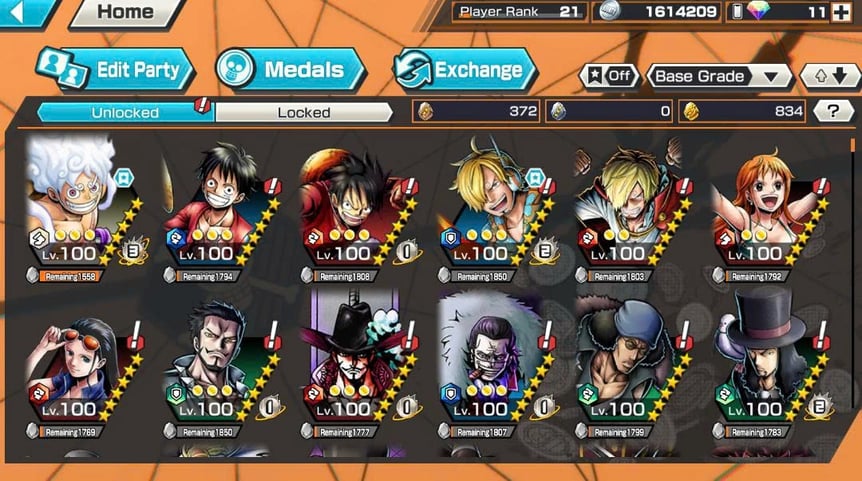Switch to the Unlocked tab
Viewport: 862px width, 481px height.
tap(125, 112)
